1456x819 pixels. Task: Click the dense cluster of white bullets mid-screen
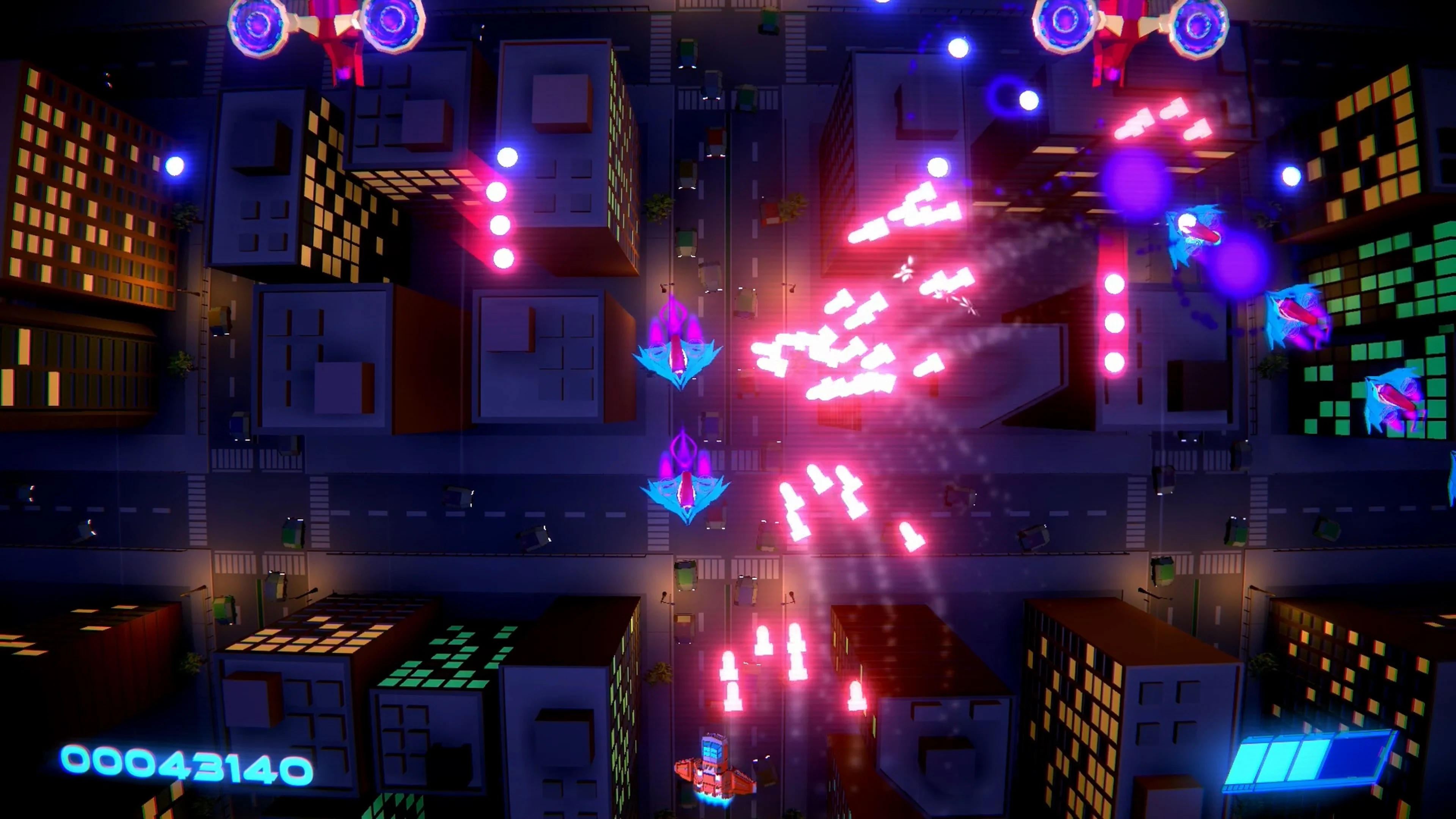coord(836,362)
